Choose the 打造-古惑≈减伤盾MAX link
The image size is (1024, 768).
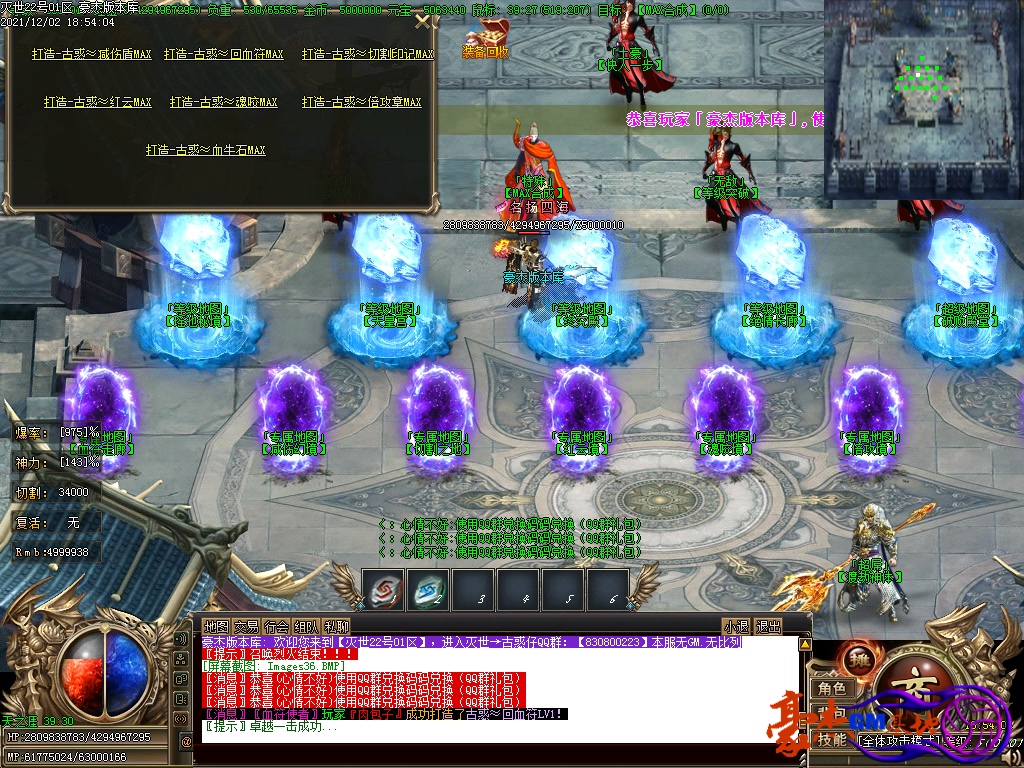pos(91,54)
